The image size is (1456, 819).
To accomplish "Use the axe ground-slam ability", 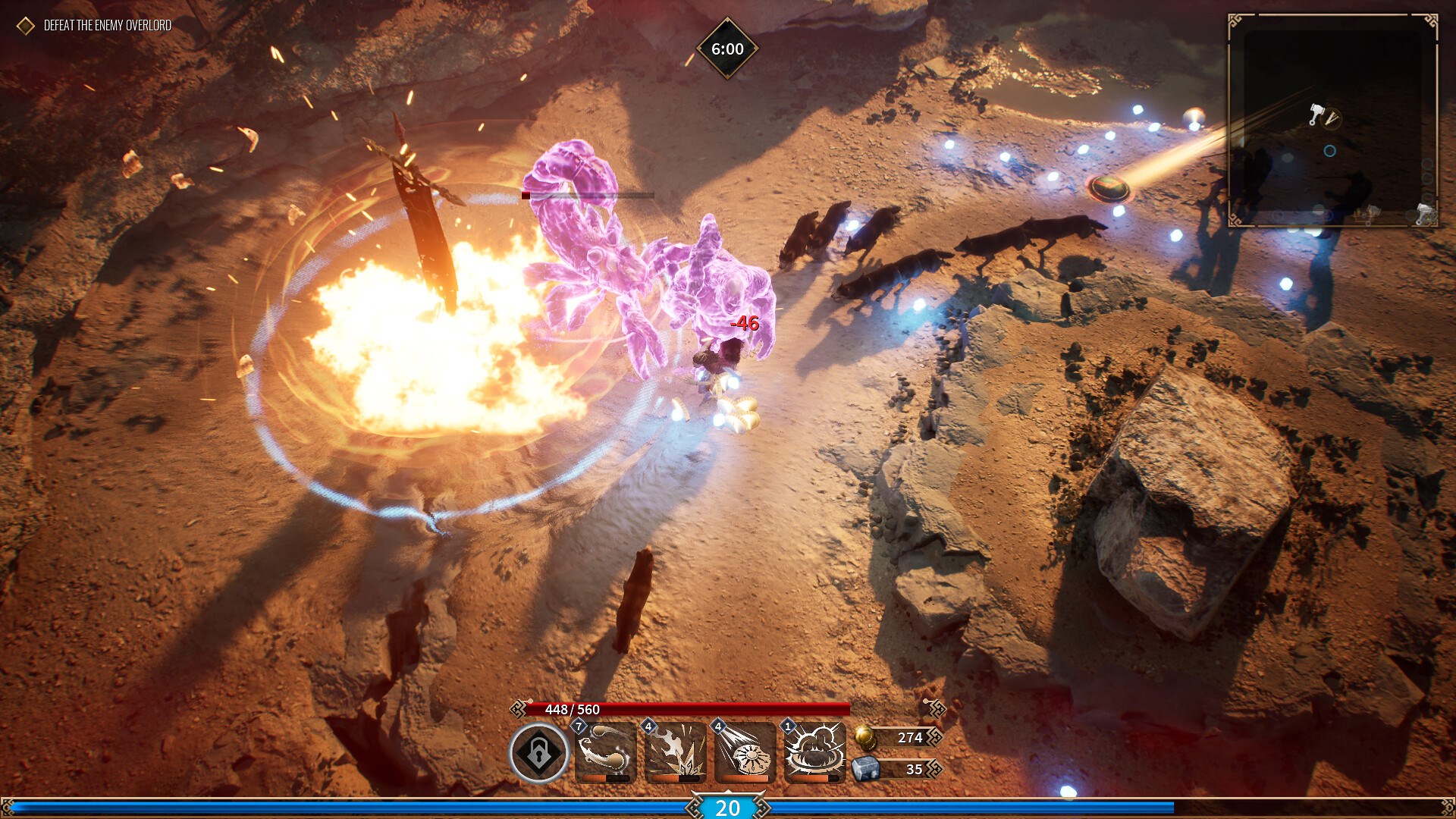I will pyautogui.click(x=675, y=752).
